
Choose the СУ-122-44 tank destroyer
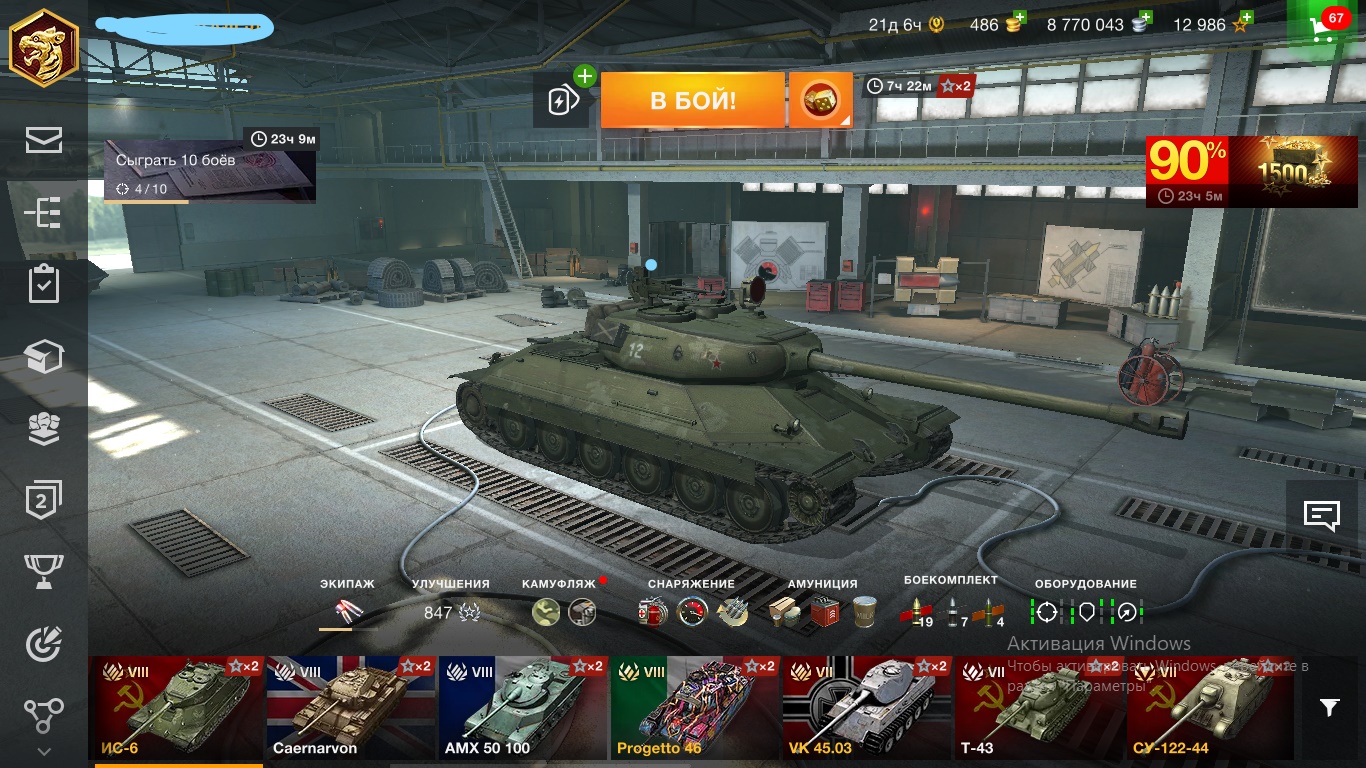click(1210, 706)
